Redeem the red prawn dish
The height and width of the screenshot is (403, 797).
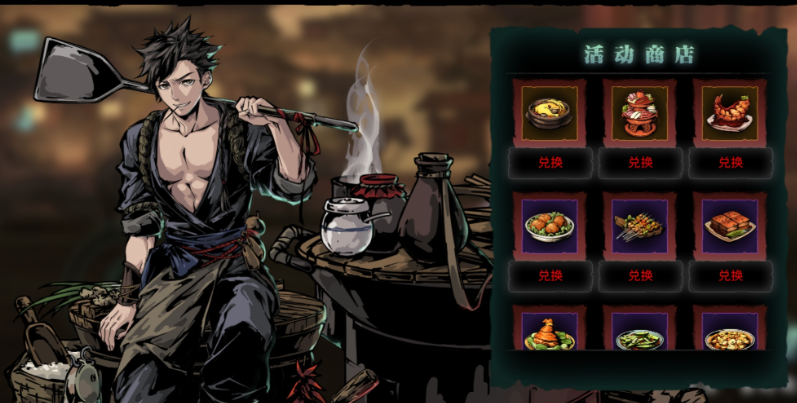point(730,162)
